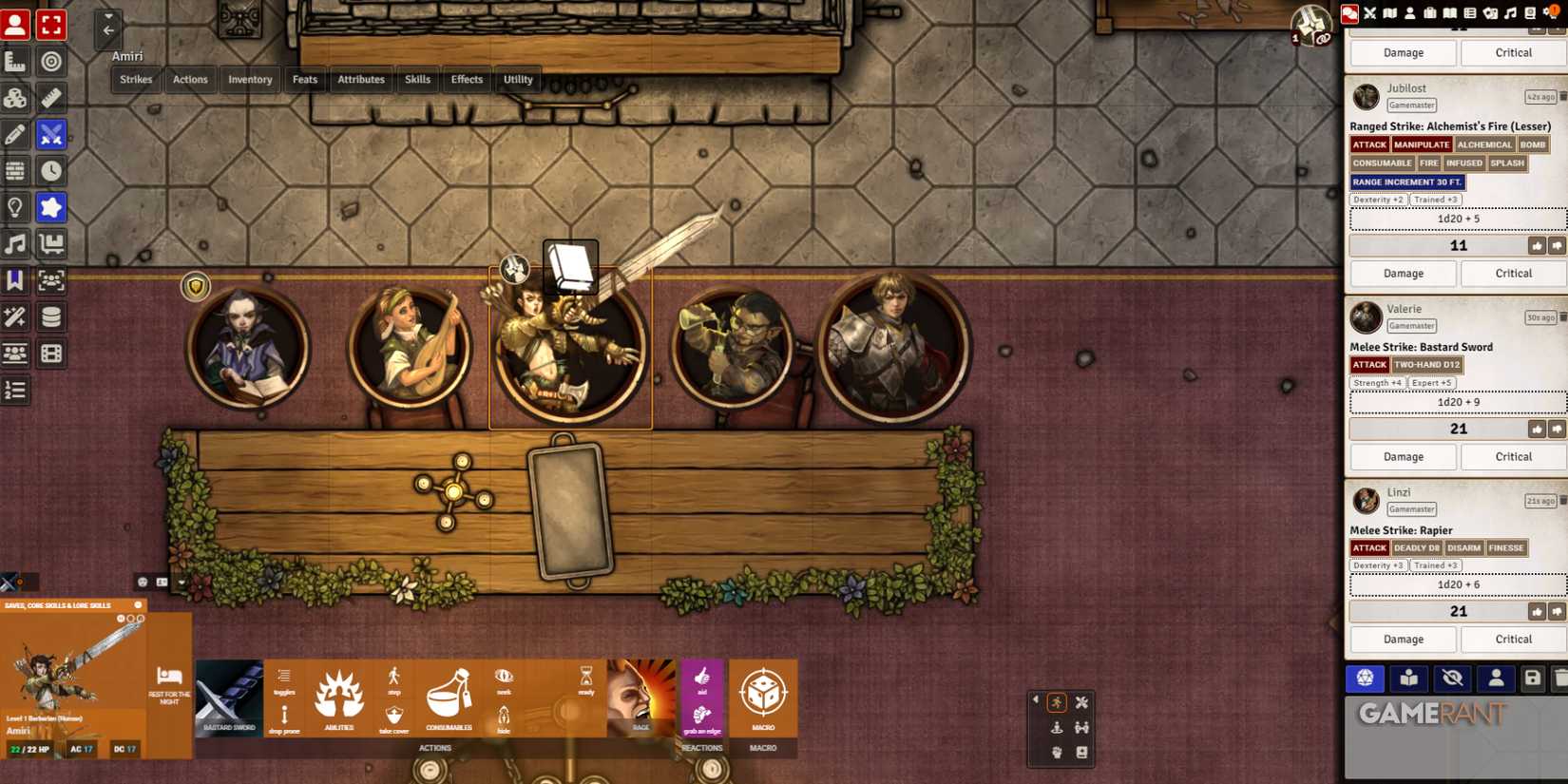The image size is (1568, 784).
Task: Select the ruler measurement tool in left sidebar
Action: pos(50,98)
